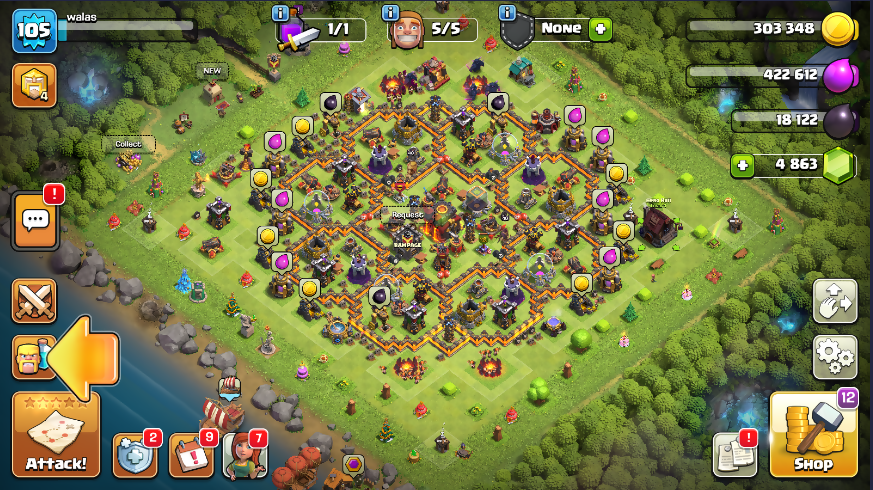Open the gold trophy badge on left

pos(33,86)
